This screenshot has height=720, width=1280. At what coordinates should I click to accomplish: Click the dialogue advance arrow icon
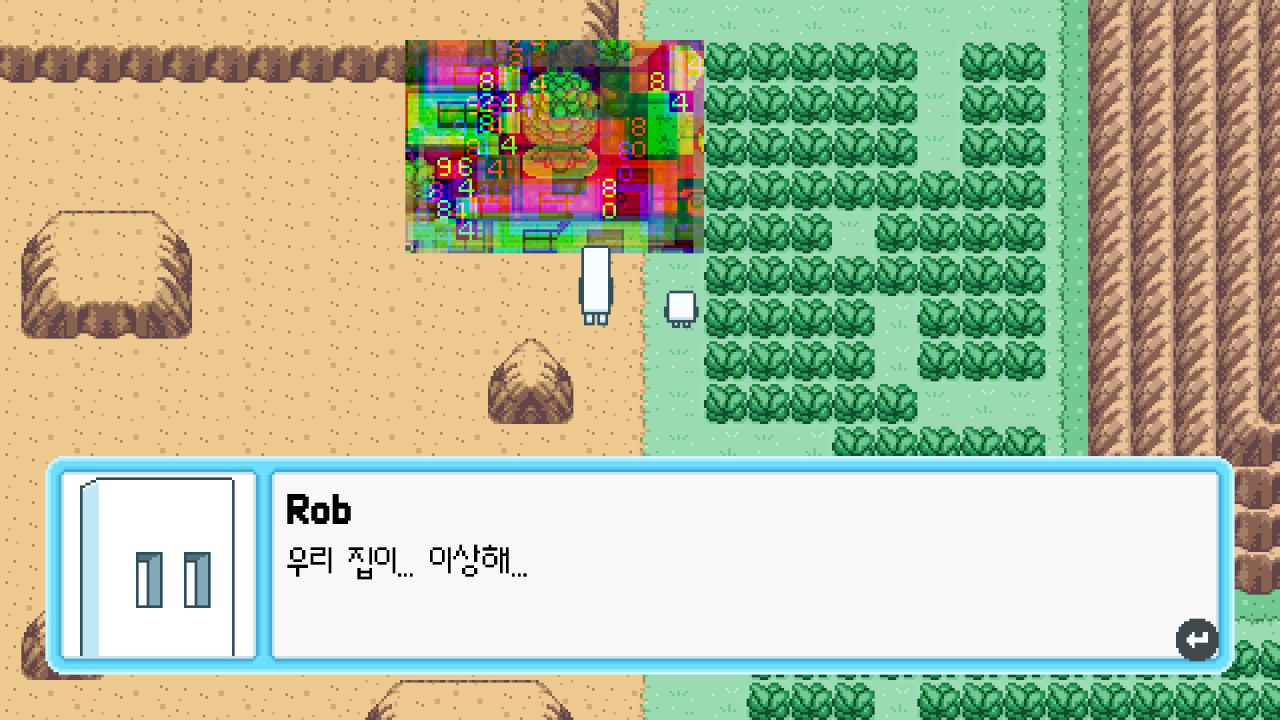tap(1196, 639)
